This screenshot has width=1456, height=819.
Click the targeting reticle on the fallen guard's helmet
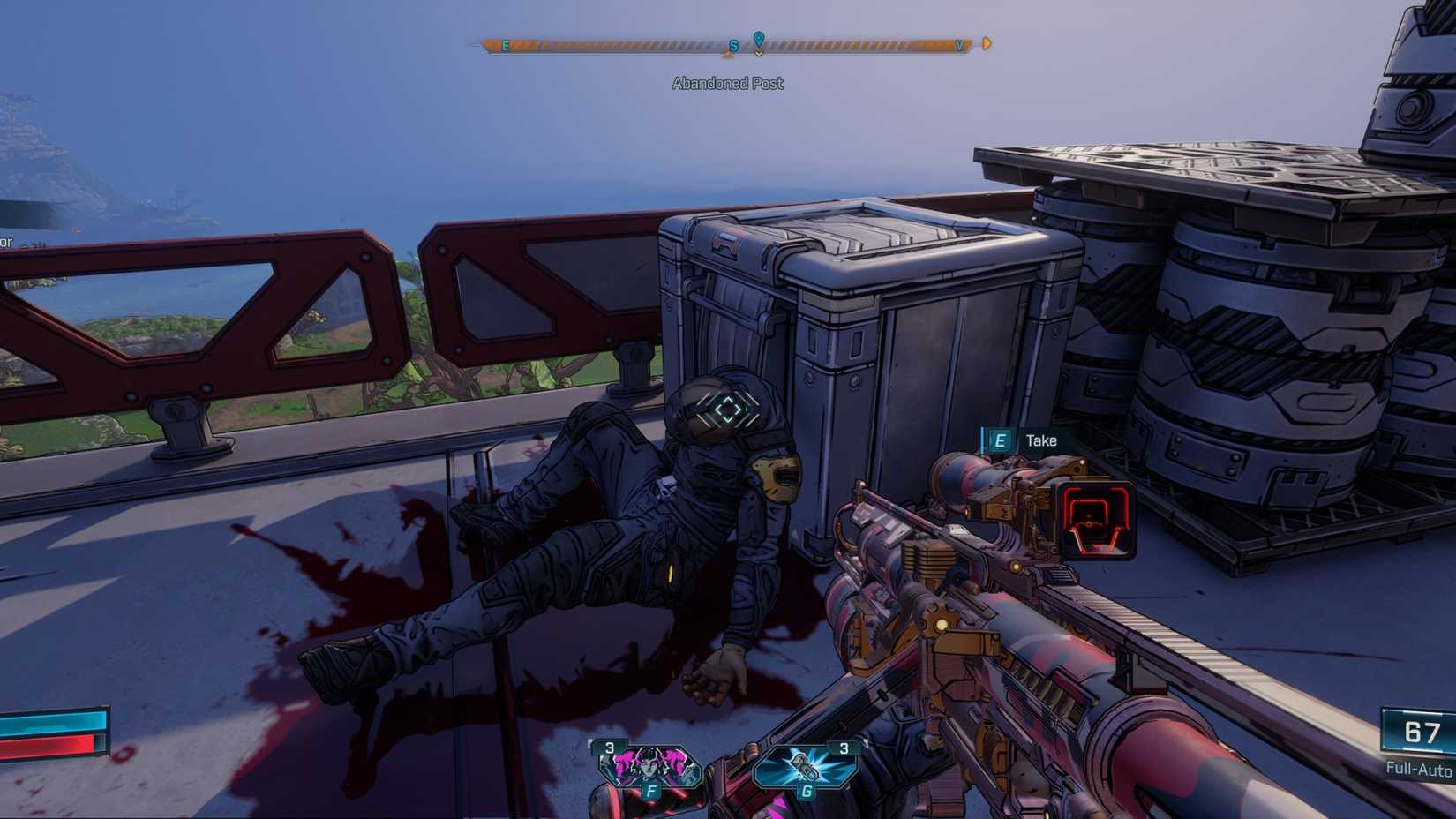click(727, 409)
